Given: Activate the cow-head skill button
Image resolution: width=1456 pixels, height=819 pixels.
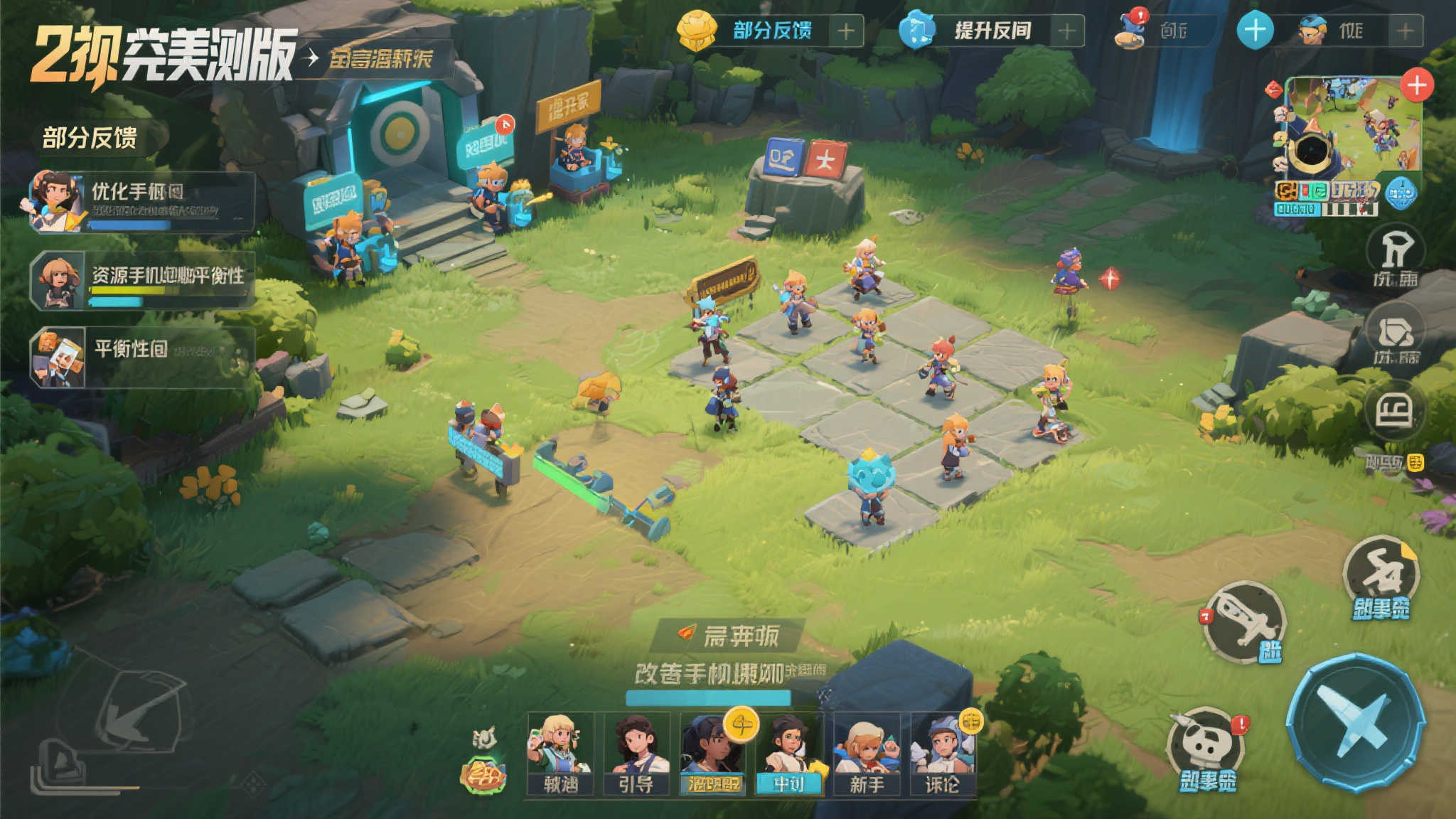Looking at the screenshot, I should tap(1206, 746).
